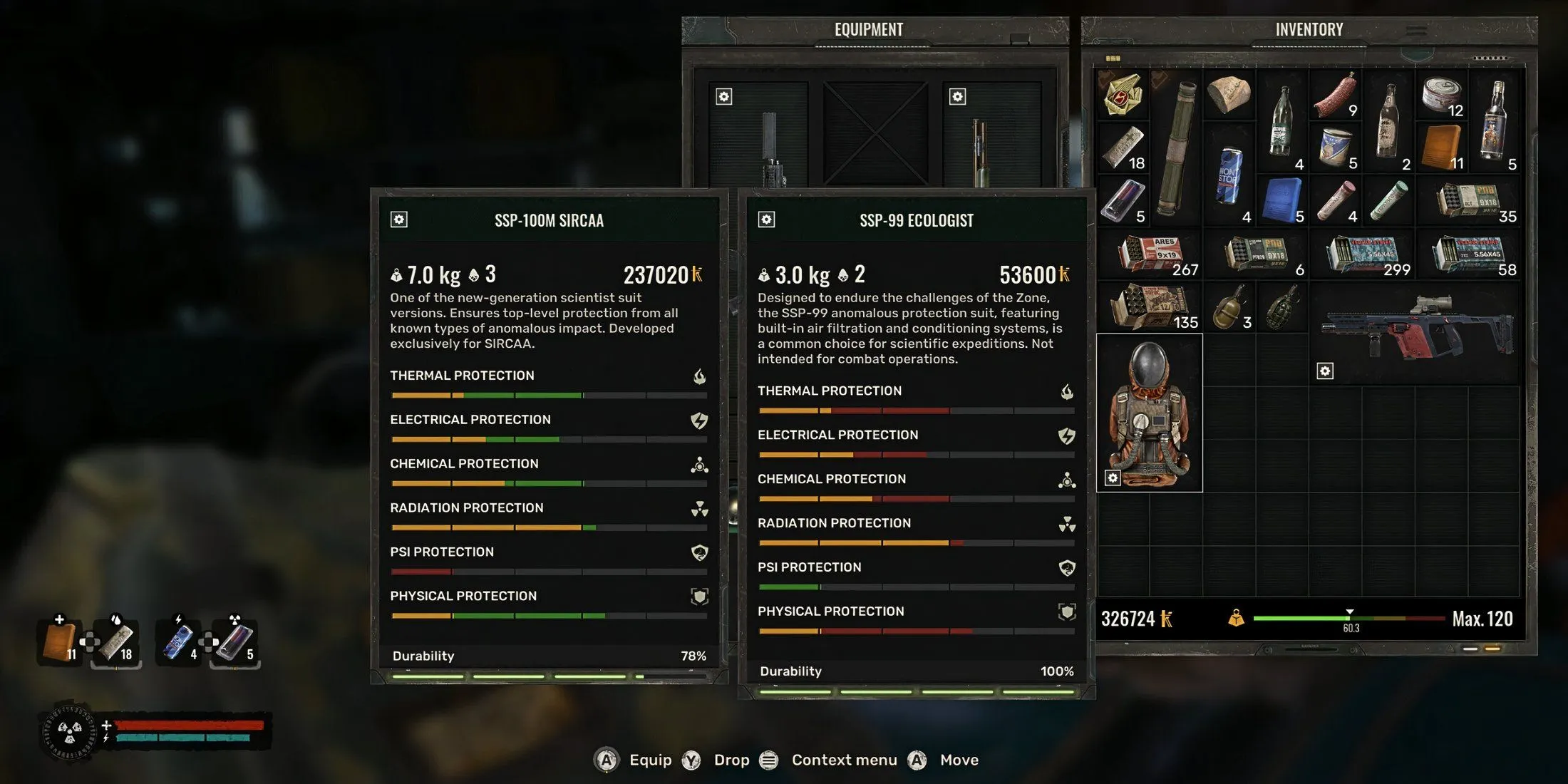The height and width of the screenshot is (784, 1568).
Task: Select the SSP-99 Ecologist suit in inventory
Action: click(x=1149, y=412)
